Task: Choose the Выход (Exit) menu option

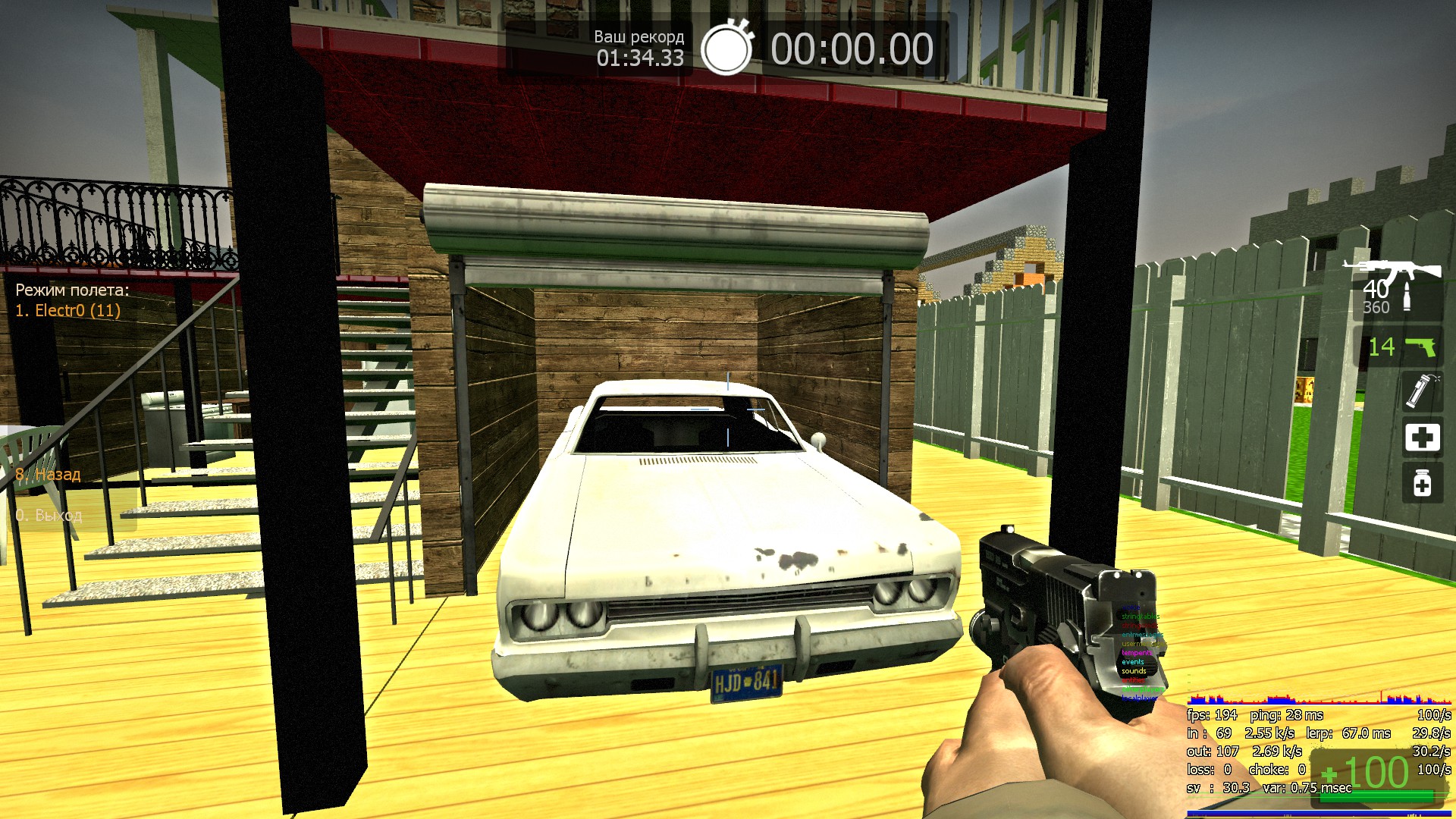Action: [49, 516]
